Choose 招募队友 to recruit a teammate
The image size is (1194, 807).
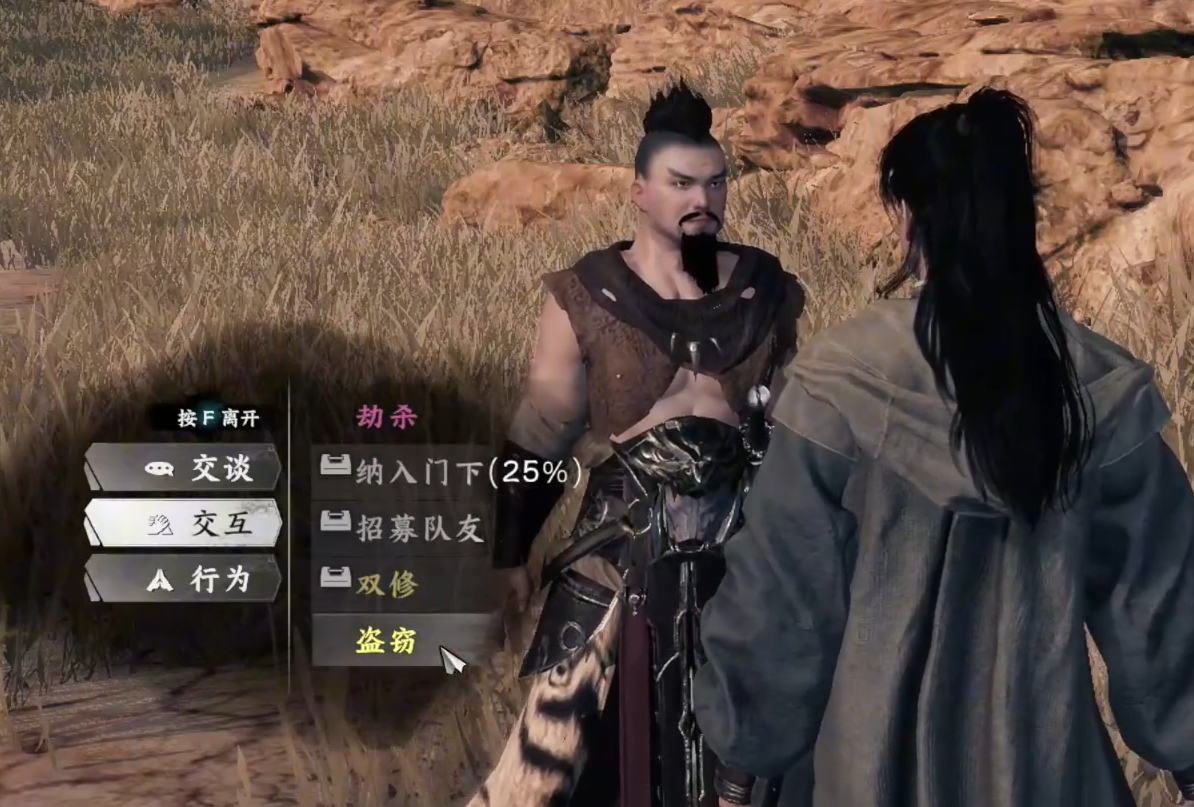click(402, 528)
